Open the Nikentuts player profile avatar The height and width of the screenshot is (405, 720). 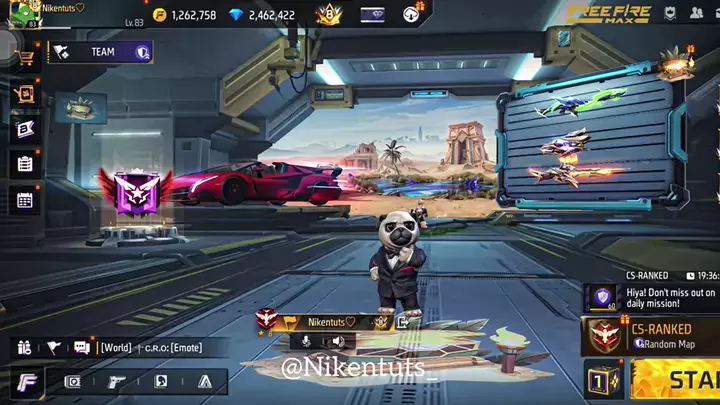click(x=17, y=13)
